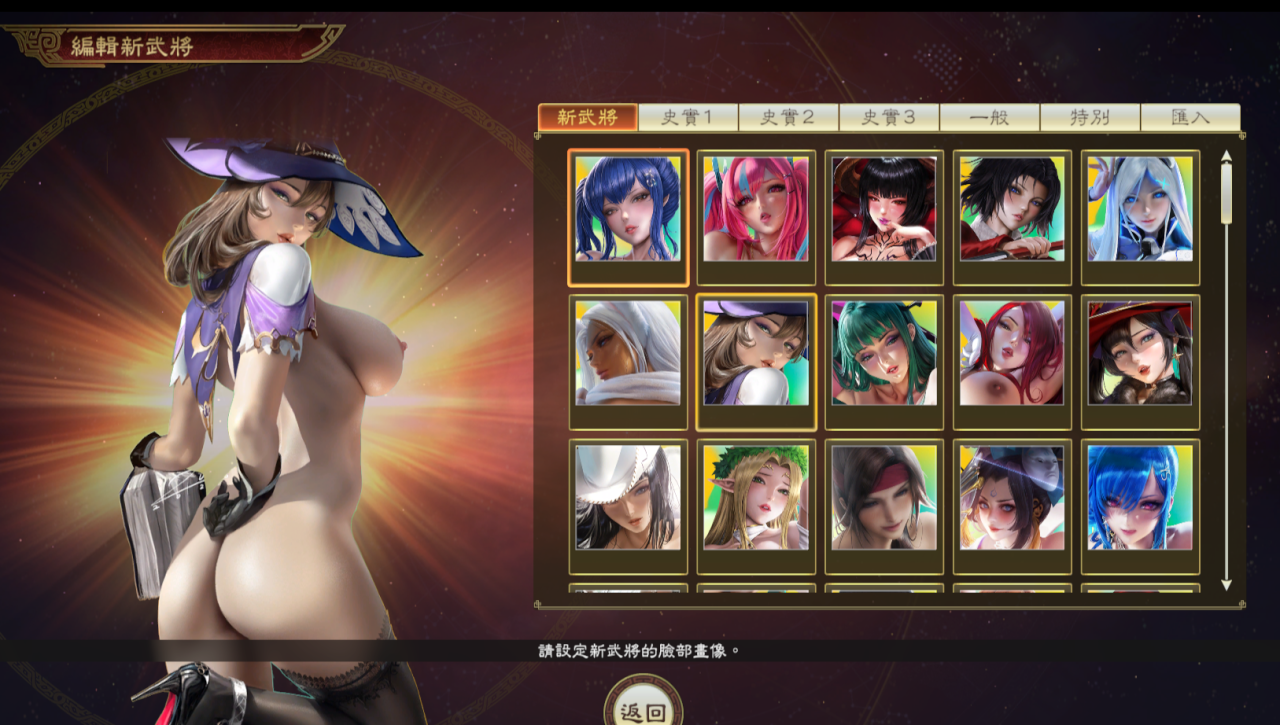Select the blue twin-tail hair portrait
The height and width of the screenshot is (725, 1280).
point(628,209)
